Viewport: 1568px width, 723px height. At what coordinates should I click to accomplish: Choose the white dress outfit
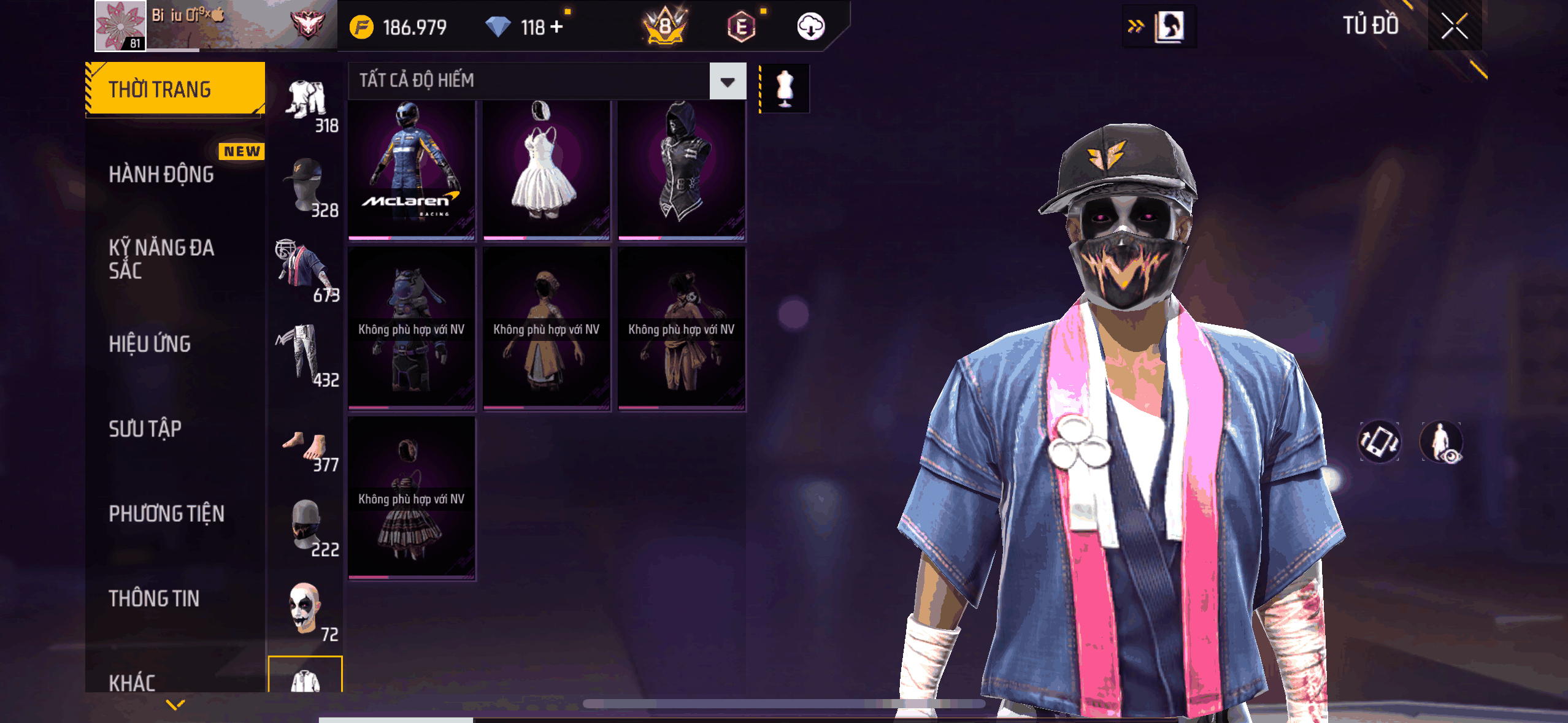[546, 169]
